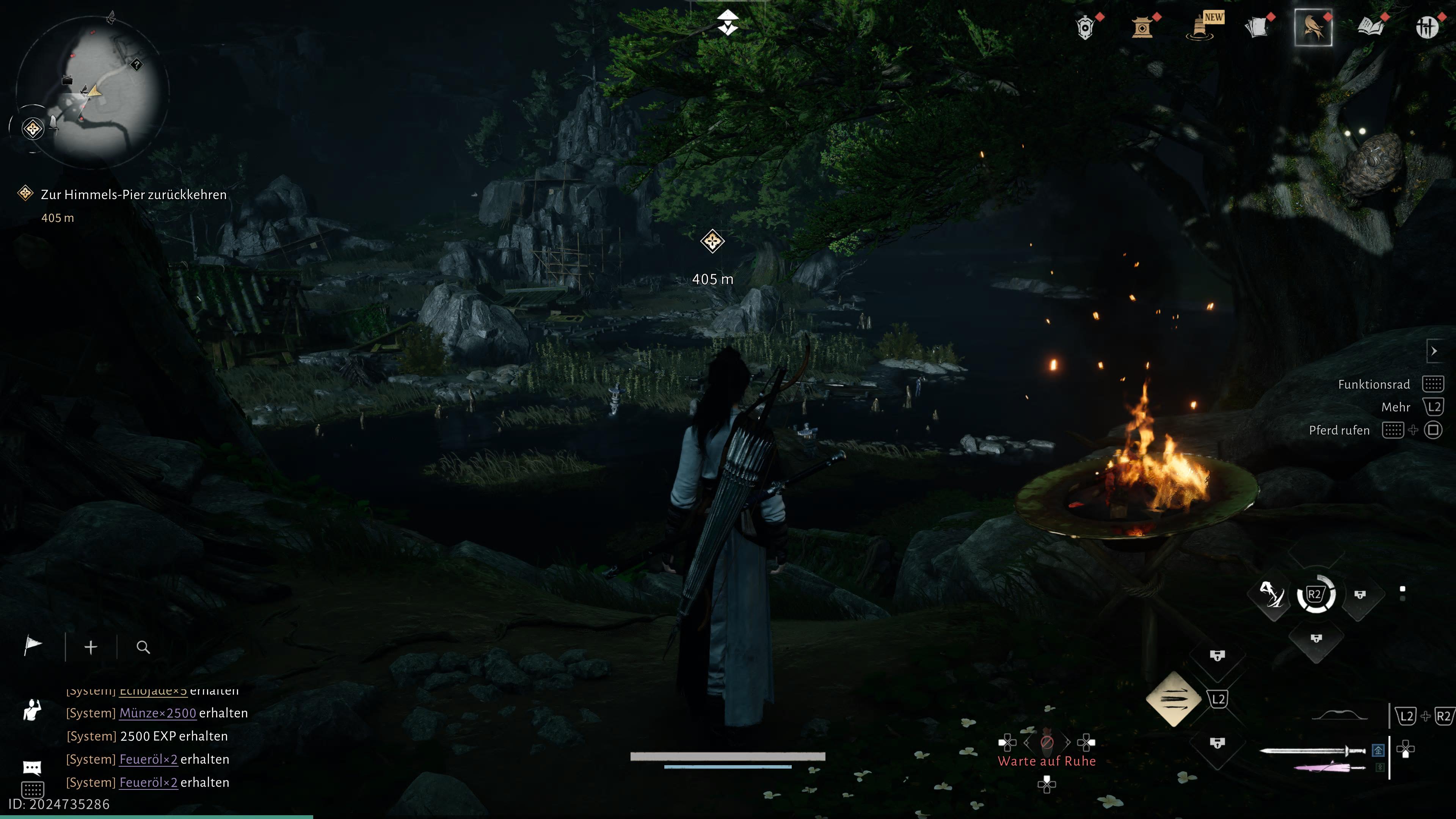Select the highlighted golden bird icon
Image resolution: width=1456 pixels, height=819 pixels.
click(1313, 27)
